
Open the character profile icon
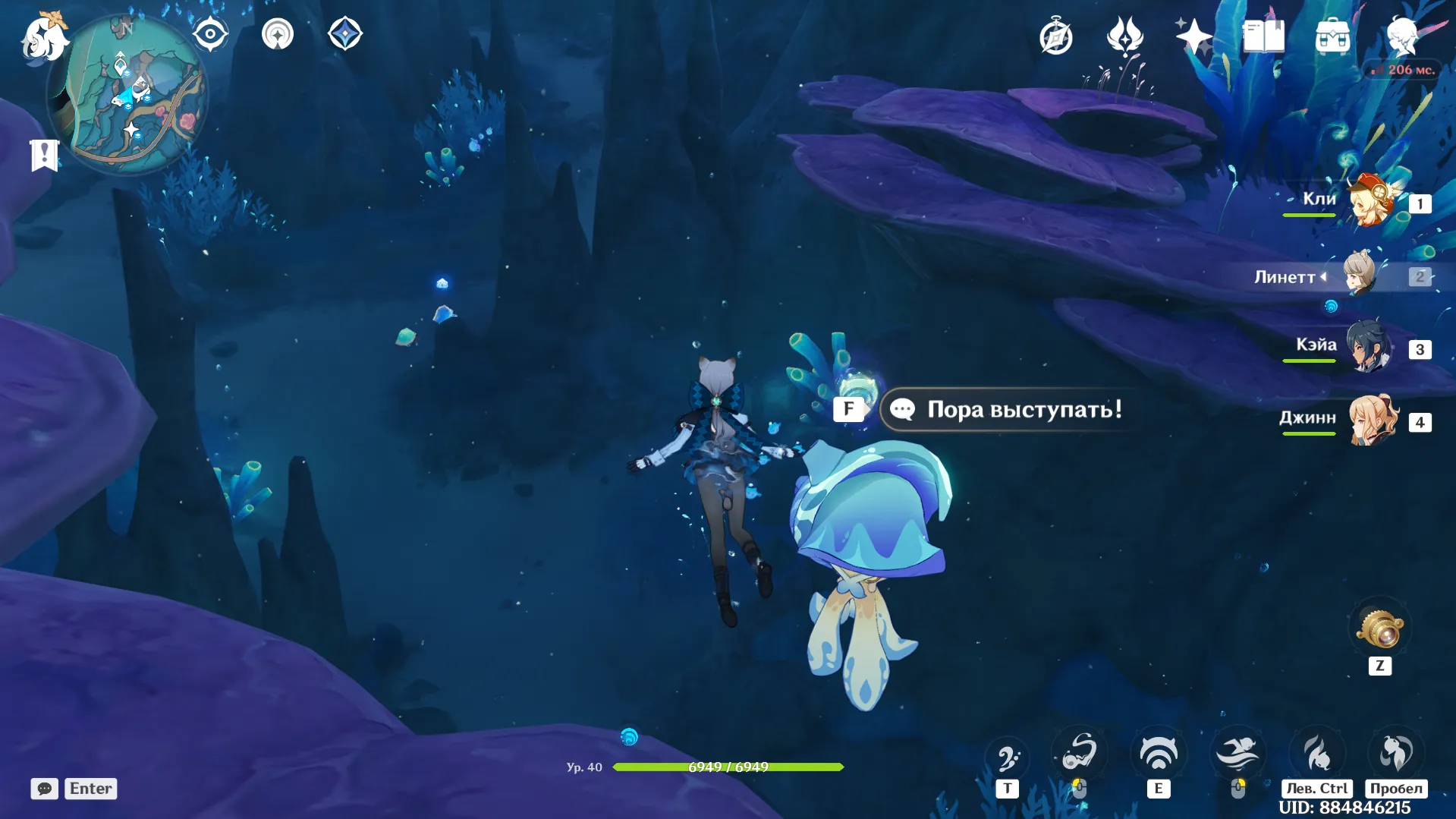(x=1402, y=36)
